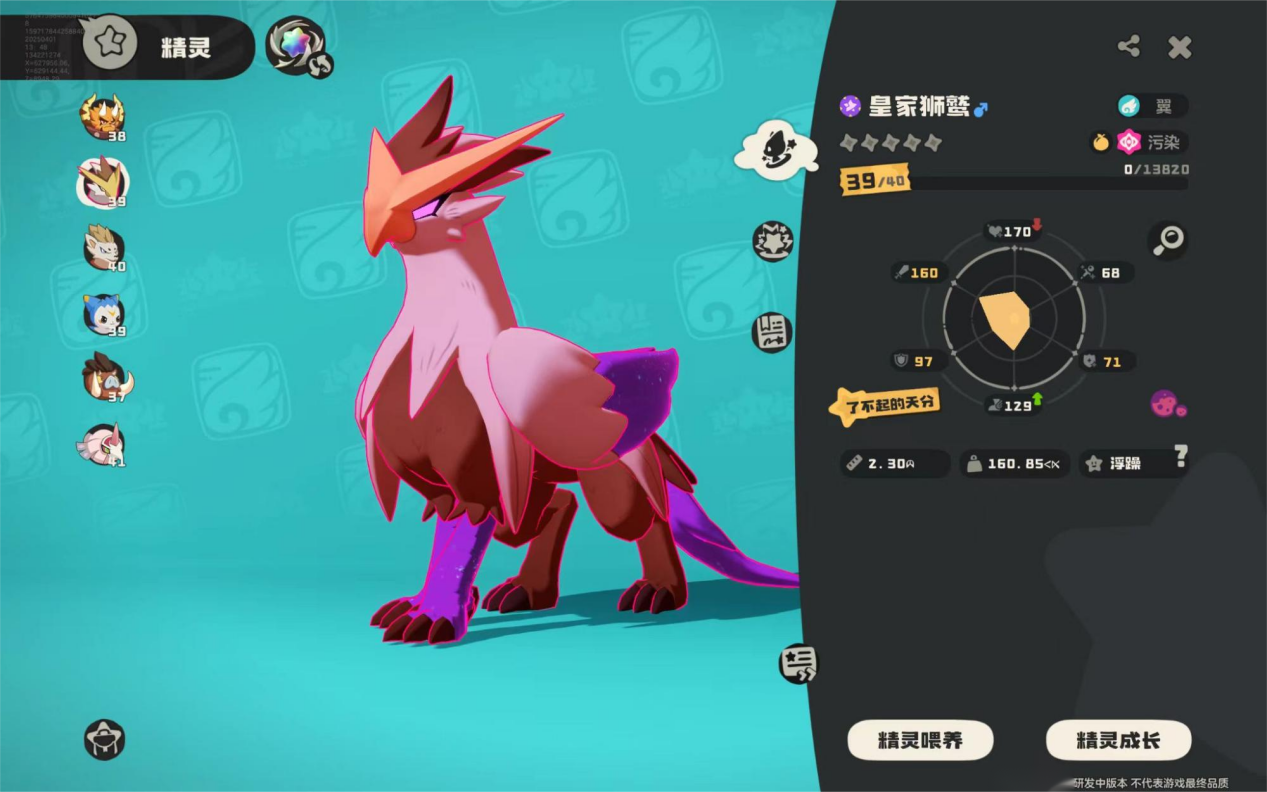Screen dimensions: 1267x792
Task: Close the spirit details panel
Action: (x=1180, y=47)
